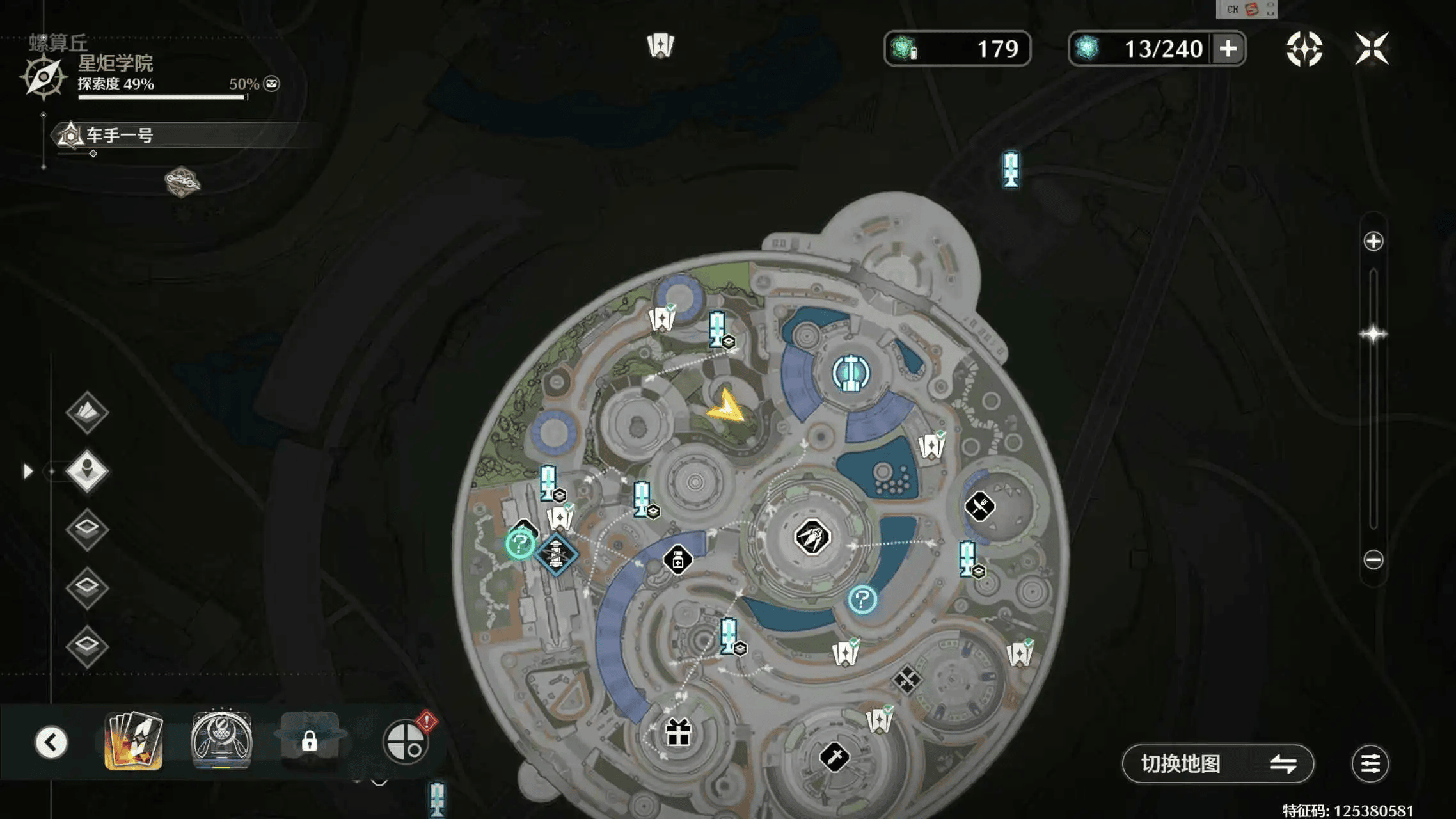Click the map zoom-out minus button
The image size is (1456, 819).
tap(1373, 560)
